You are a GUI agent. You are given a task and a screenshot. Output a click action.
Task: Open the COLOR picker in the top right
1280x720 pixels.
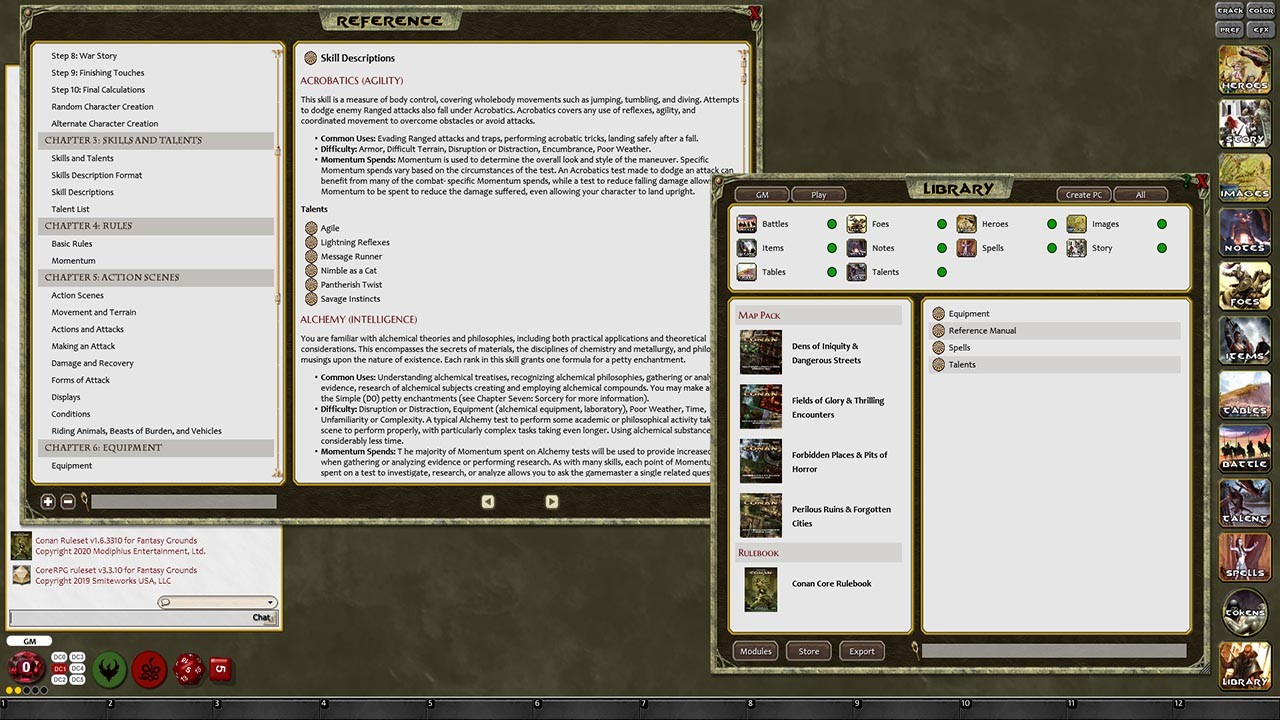click(x=1261, y=10)
